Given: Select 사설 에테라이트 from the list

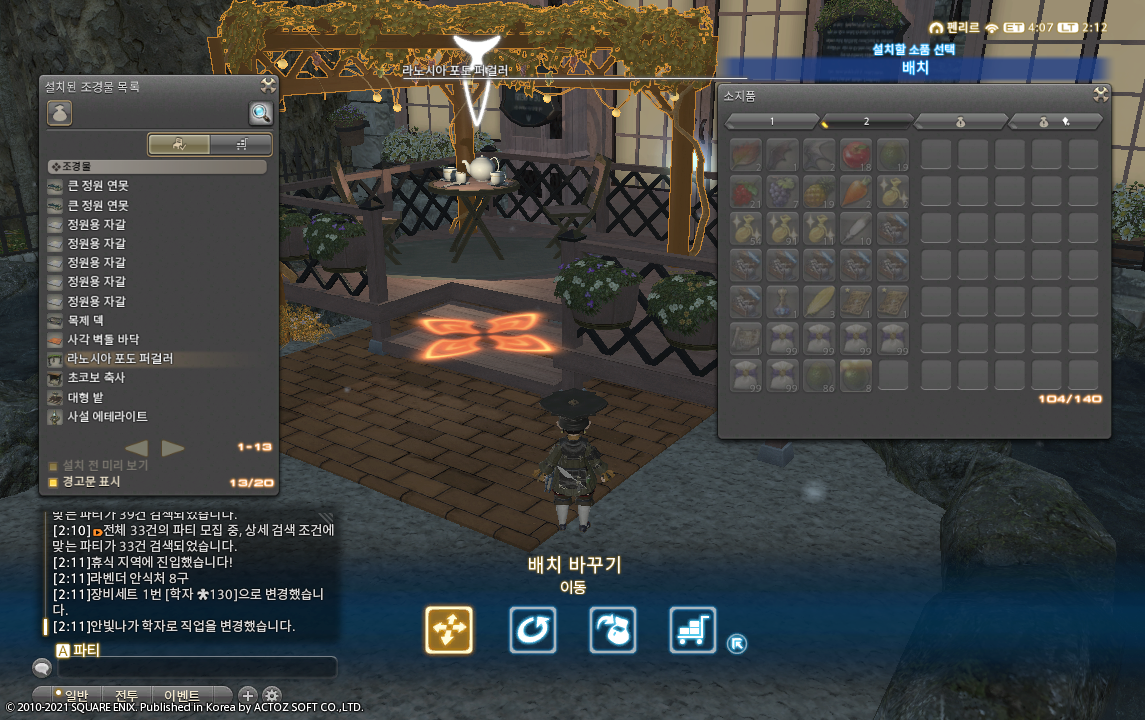Looking at the screenshot, I should pyautogui.click(x=107, y=416).
